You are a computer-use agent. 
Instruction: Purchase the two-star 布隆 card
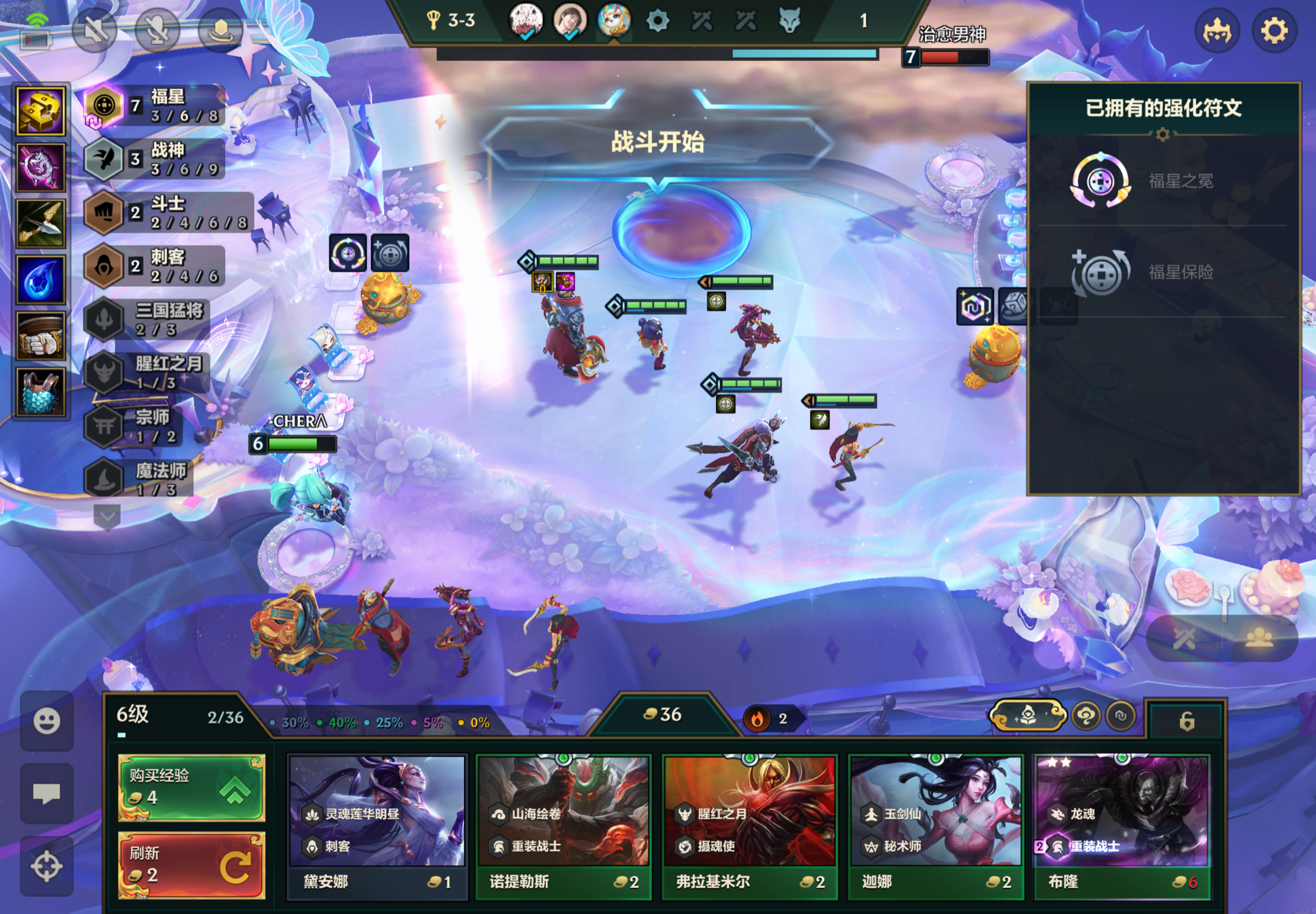pyautogui.click(x=1121, y=827)
